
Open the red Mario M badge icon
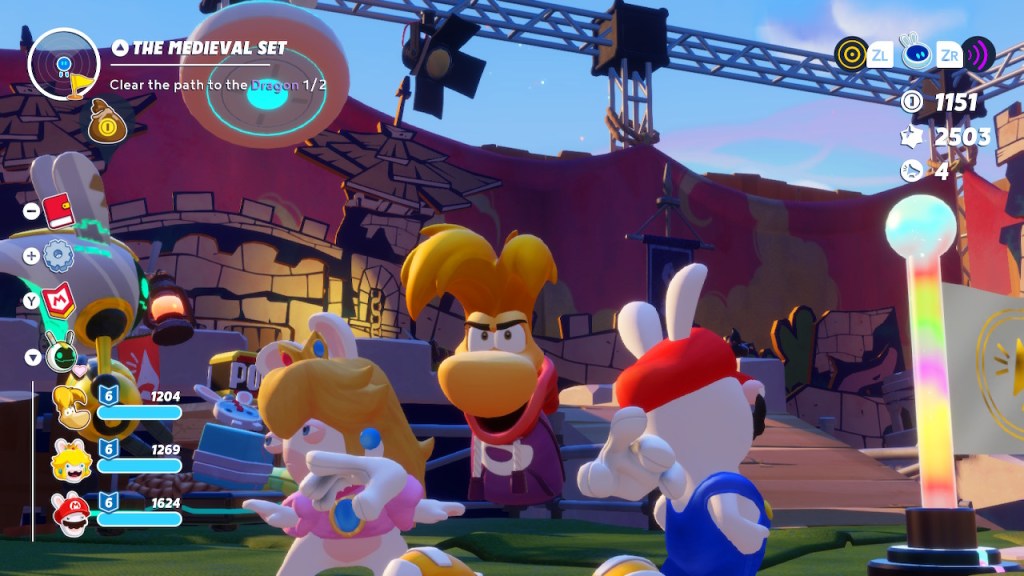pos(59,298)
